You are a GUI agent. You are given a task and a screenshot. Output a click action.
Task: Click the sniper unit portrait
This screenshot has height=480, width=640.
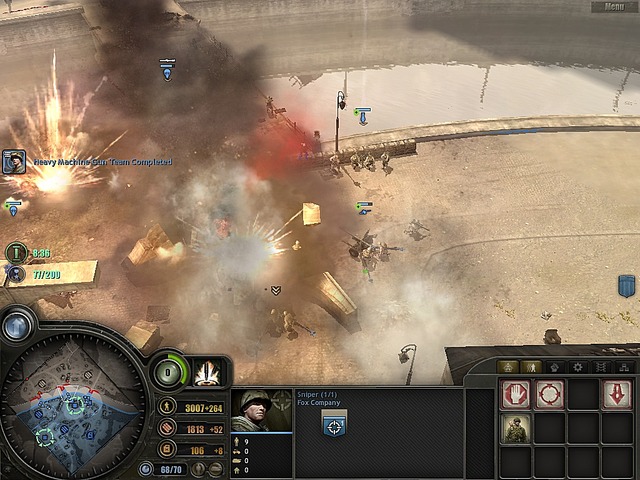click(262, 410)
